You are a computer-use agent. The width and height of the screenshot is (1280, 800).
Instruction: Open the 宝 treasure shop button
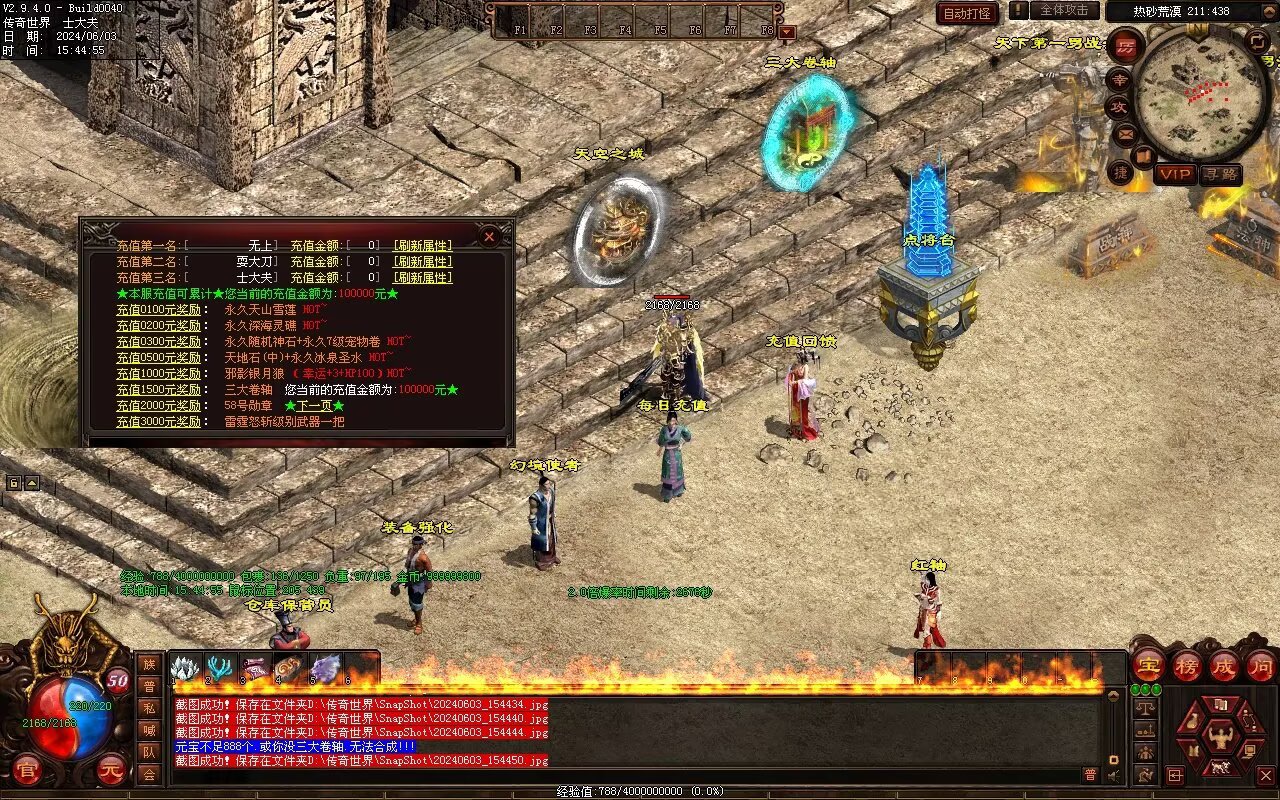pos(1148,665)
